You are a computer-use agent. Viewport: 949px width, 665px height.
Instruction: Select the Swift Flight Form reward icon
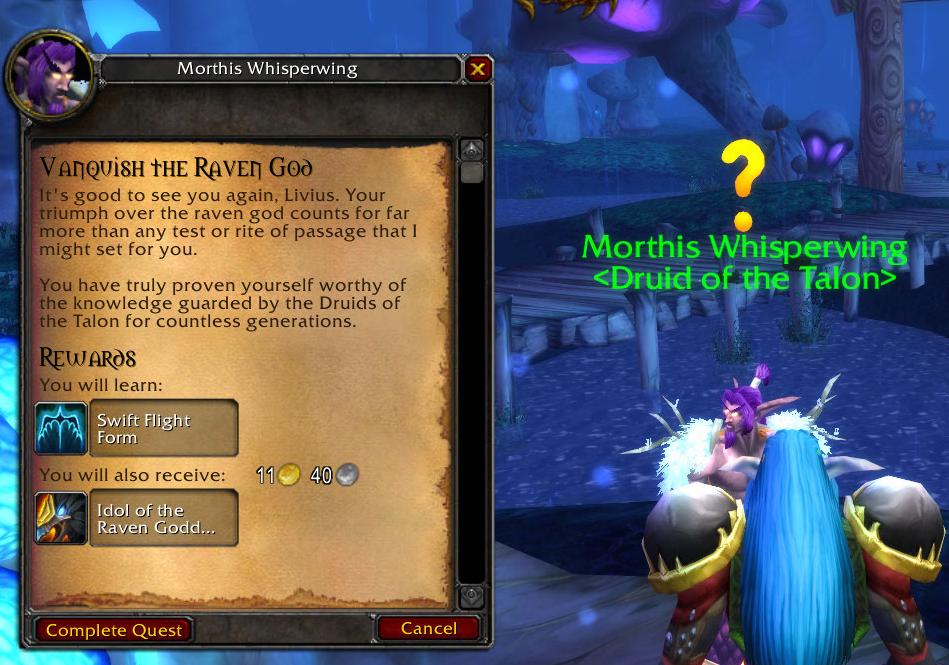[62, 428]
